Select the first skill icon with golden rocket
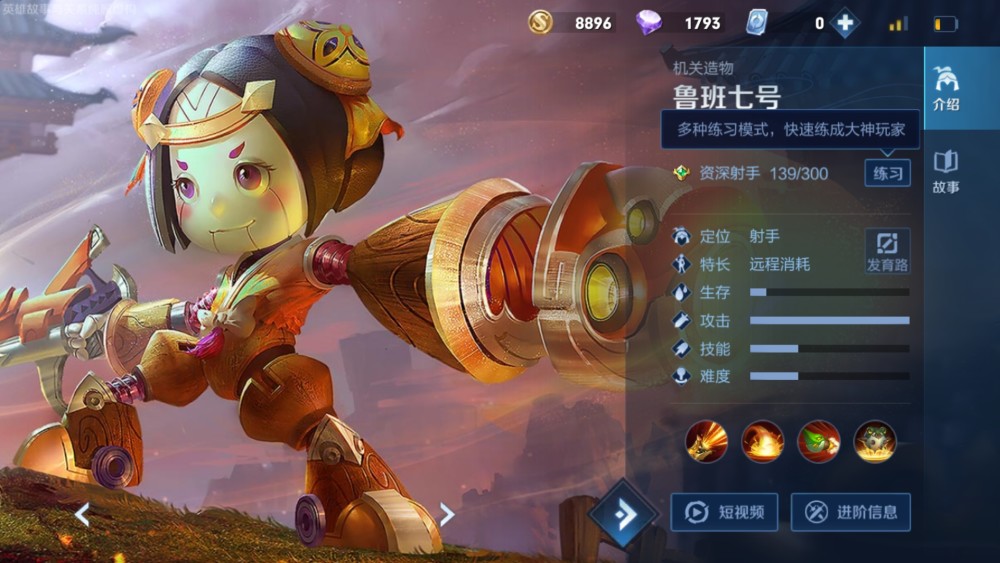 coord(706,441)
